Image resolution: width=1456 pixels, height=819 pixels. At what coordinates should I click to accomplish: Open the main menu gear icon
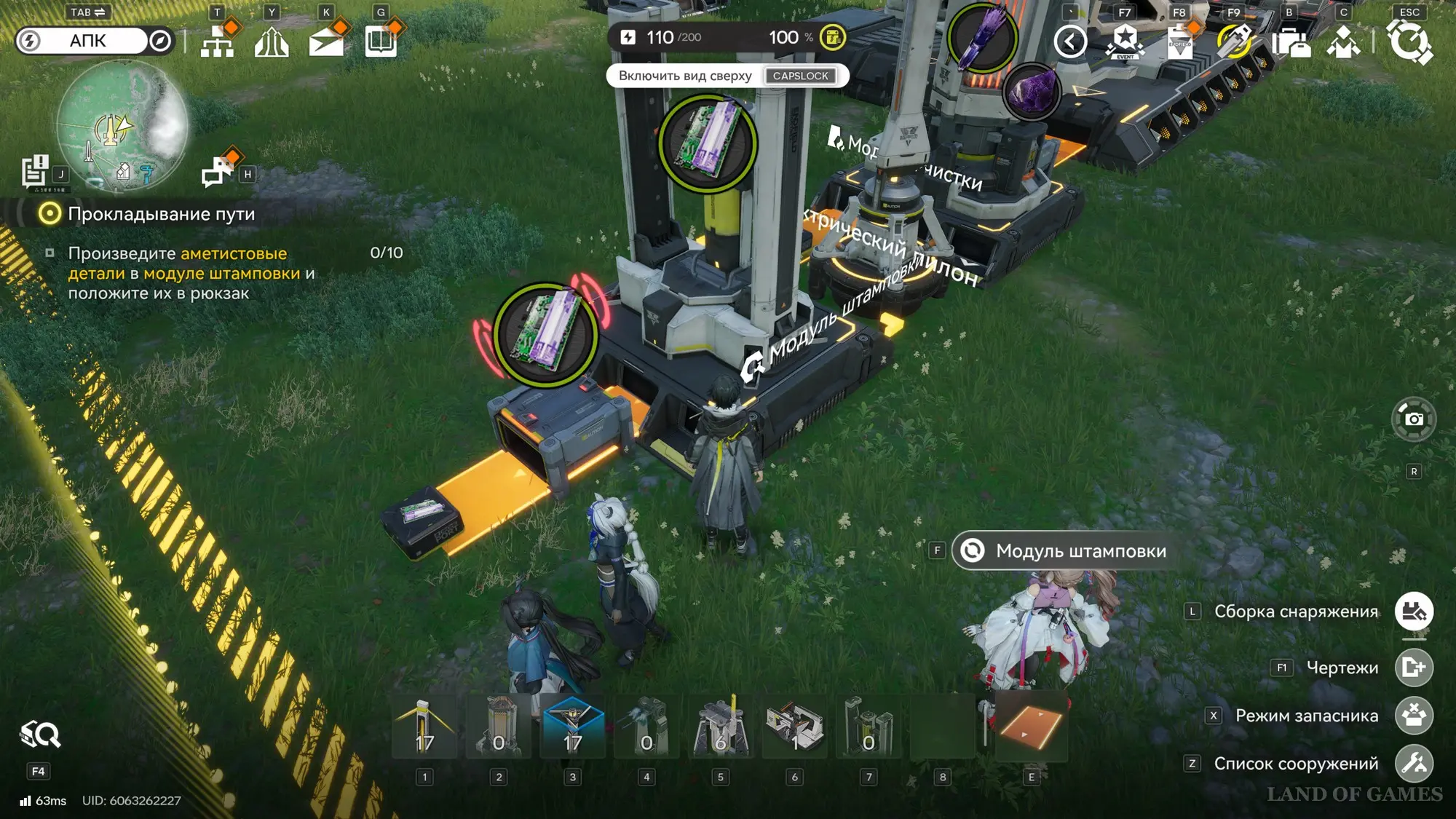[x=1409, y=41]
